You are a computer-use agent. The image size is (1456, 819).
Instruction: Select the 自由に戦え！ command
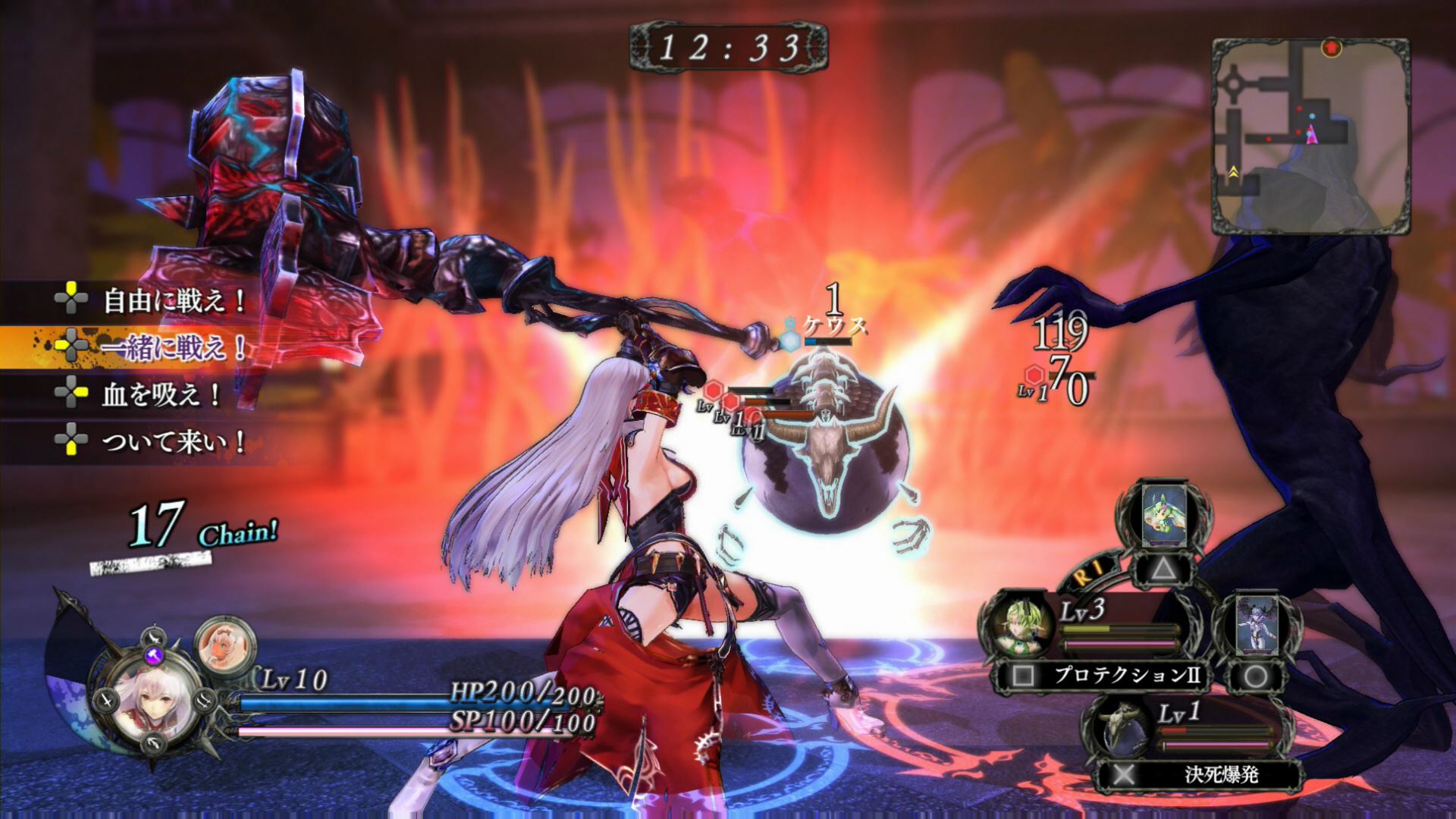(173, 301)
